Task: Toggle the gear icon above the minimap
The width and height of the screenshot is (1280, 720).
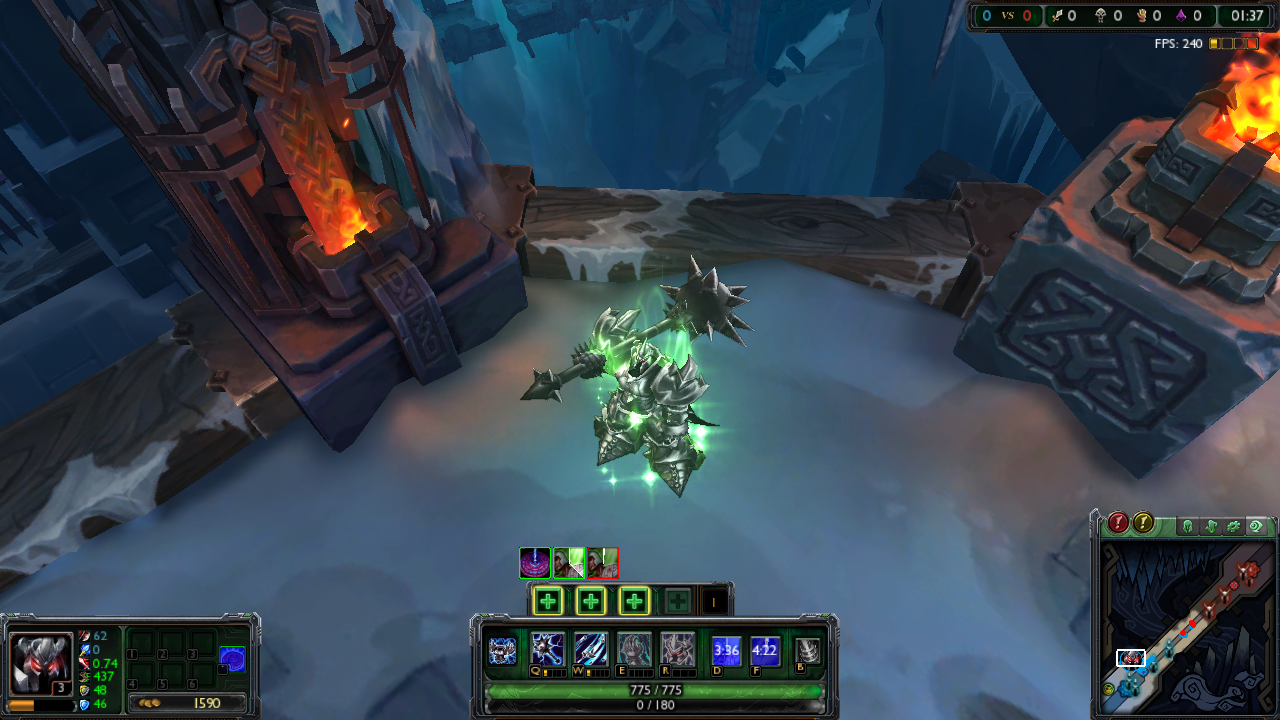Action: pos(1233,525)
